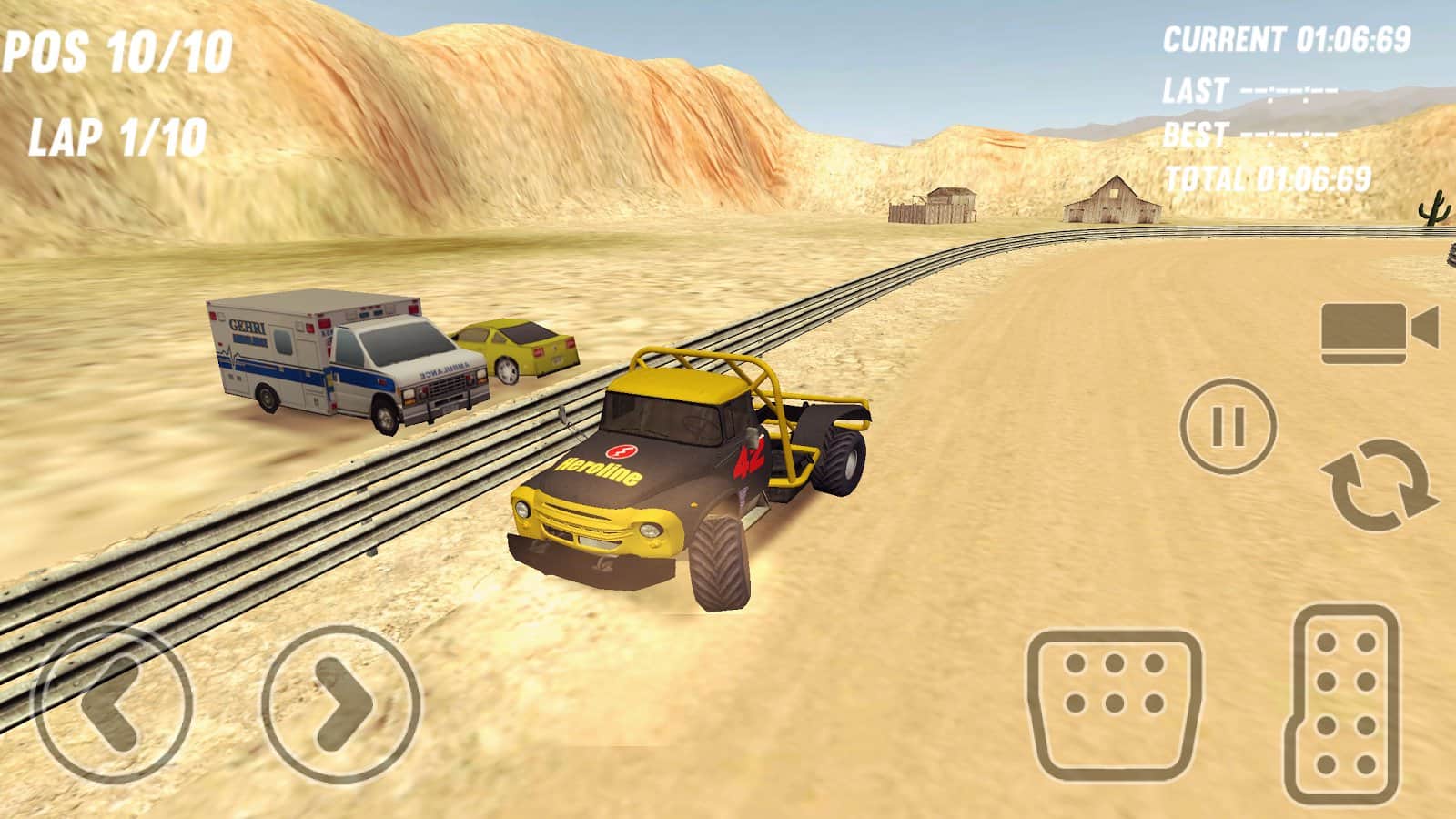Viewport: 1456px width, 819px height.
Task: Reset the vehicle with the circular arrows icon
Action: click(x=1378, y=483)
